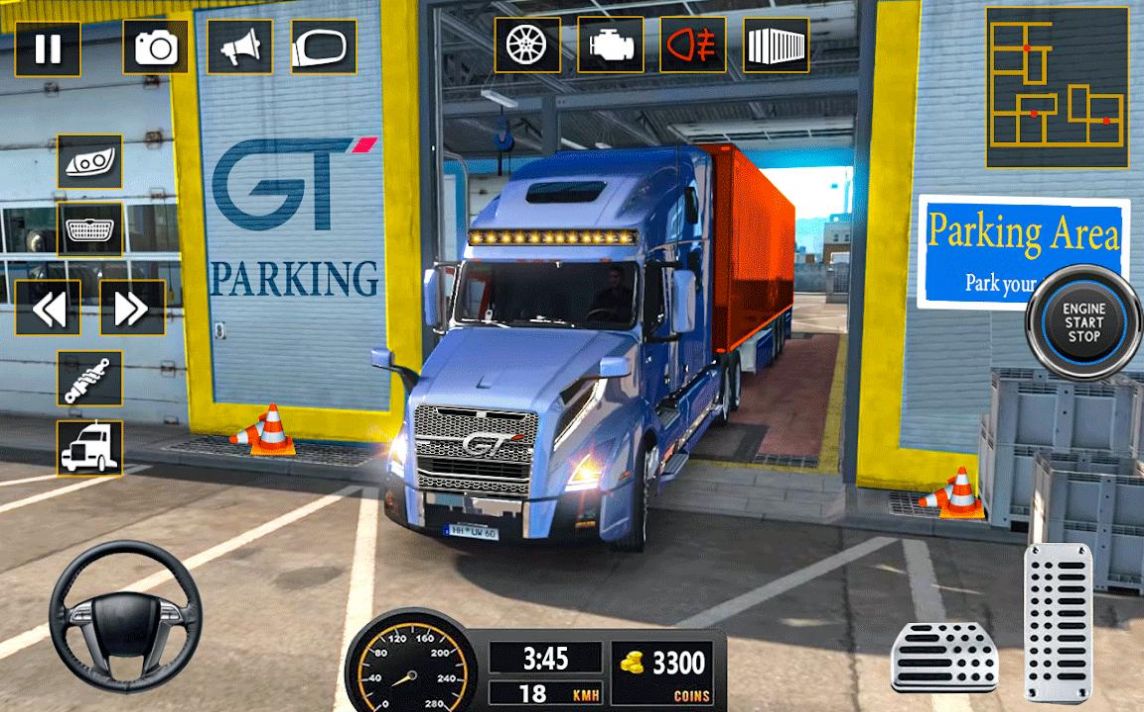
Task: Select the engine icon
Action: pyautogui.click(x=610, y=45)
